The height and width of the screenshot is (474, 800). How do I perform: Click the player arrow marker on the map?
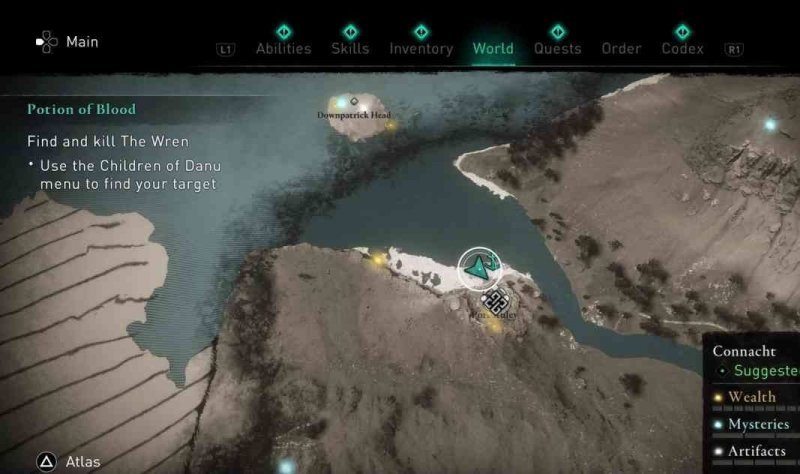pos(479,267)
